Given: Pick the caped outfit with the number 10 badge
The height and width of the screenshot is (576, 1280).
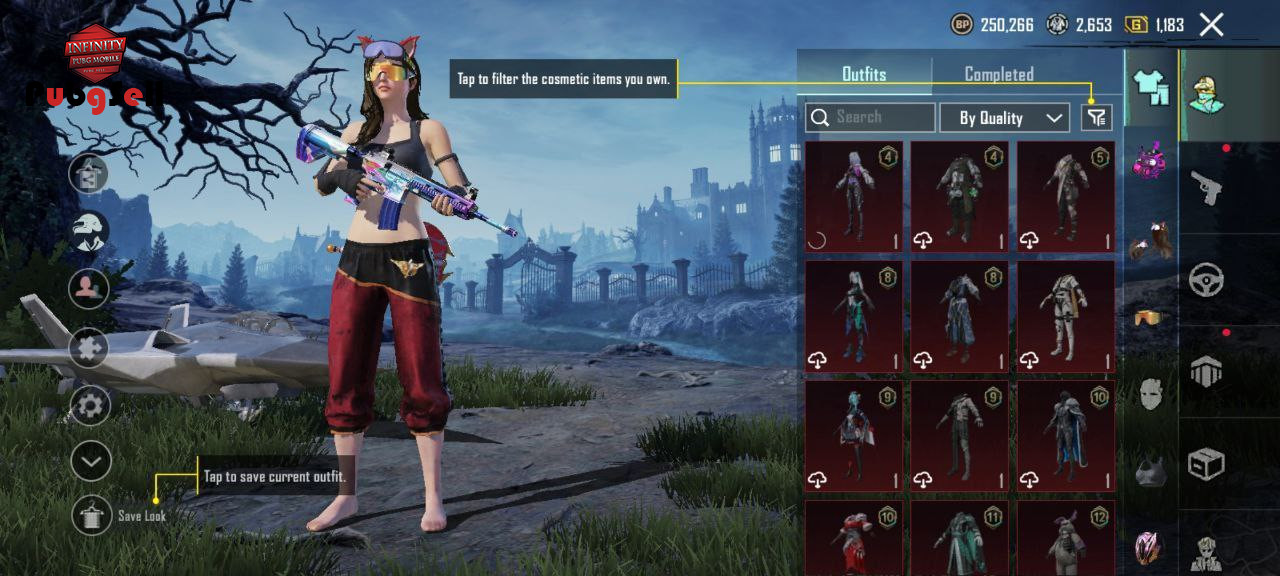Looking at the screenshot, I should (x=1066, y=435).
